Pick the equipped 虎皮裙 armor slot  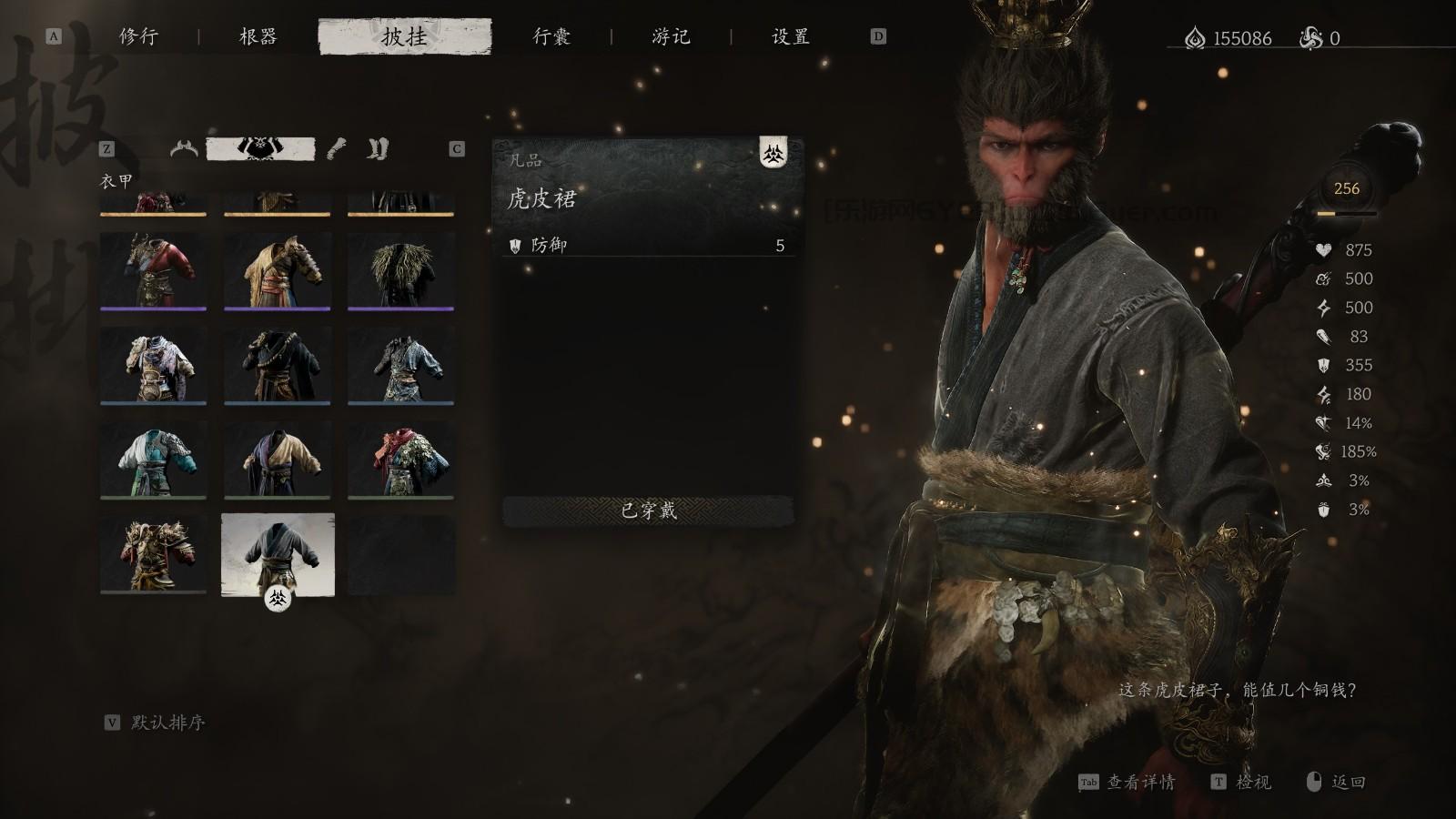[x=278, y=554]
